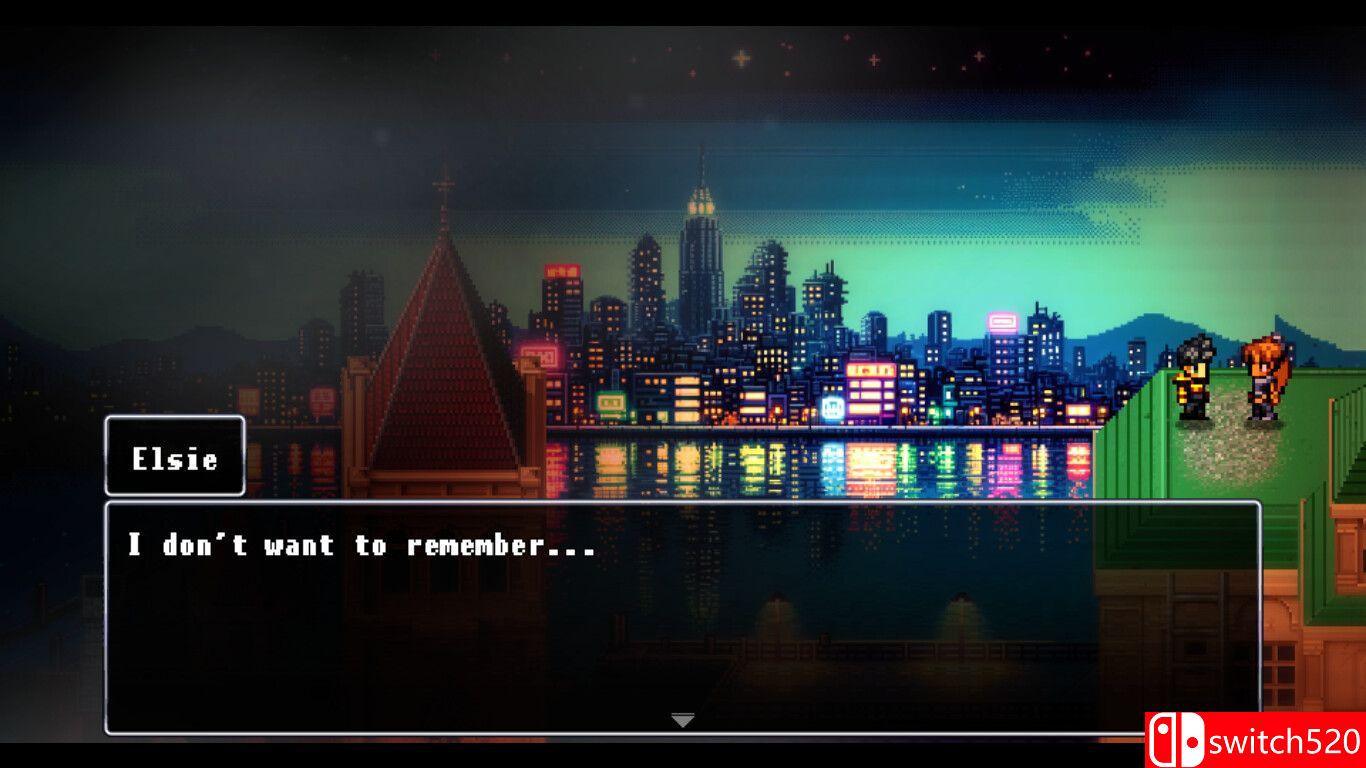
Task: Select the Elsie name label
Action: point(174,458)
